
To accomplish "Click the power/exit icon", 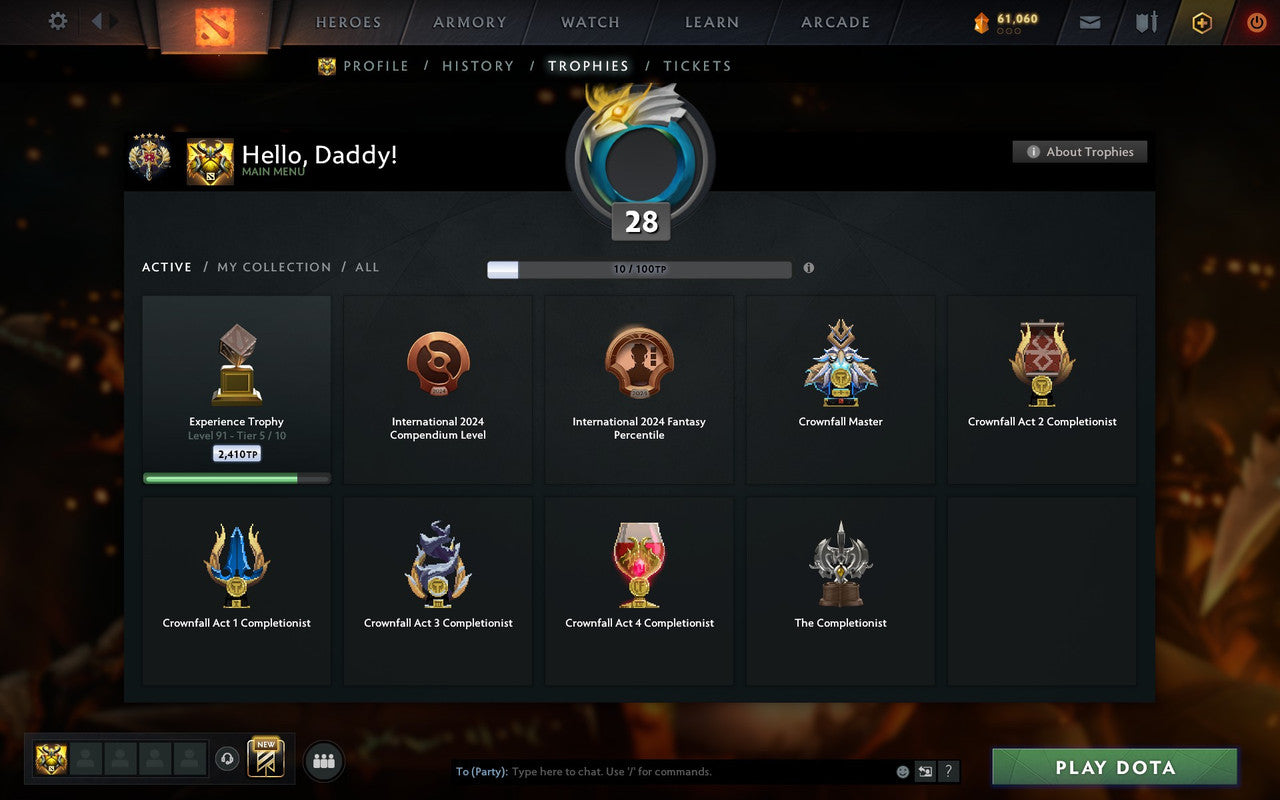I will [1256, 22].
